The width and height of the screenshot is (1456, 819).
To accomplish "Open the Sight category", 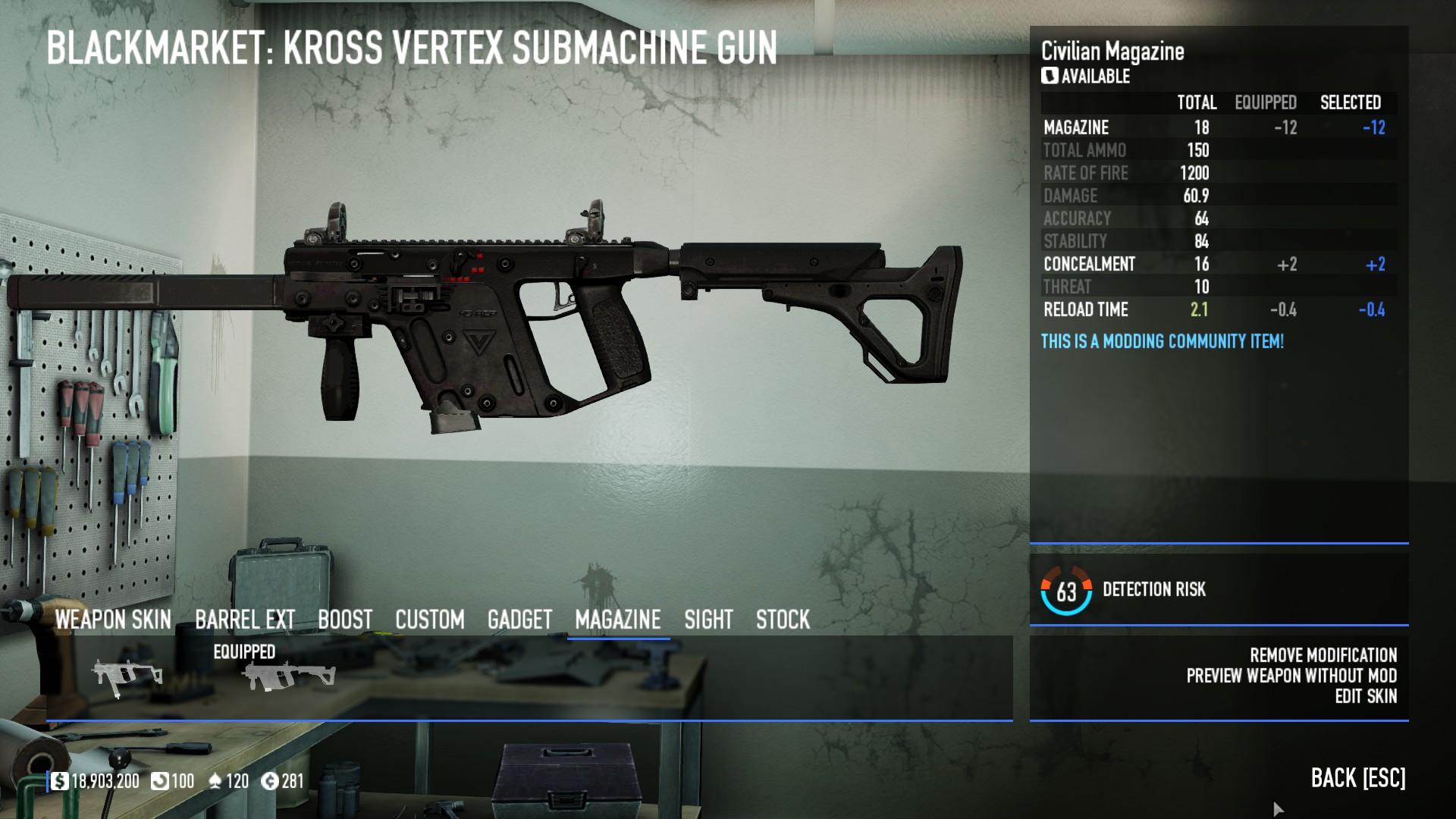I will (708, 620).
